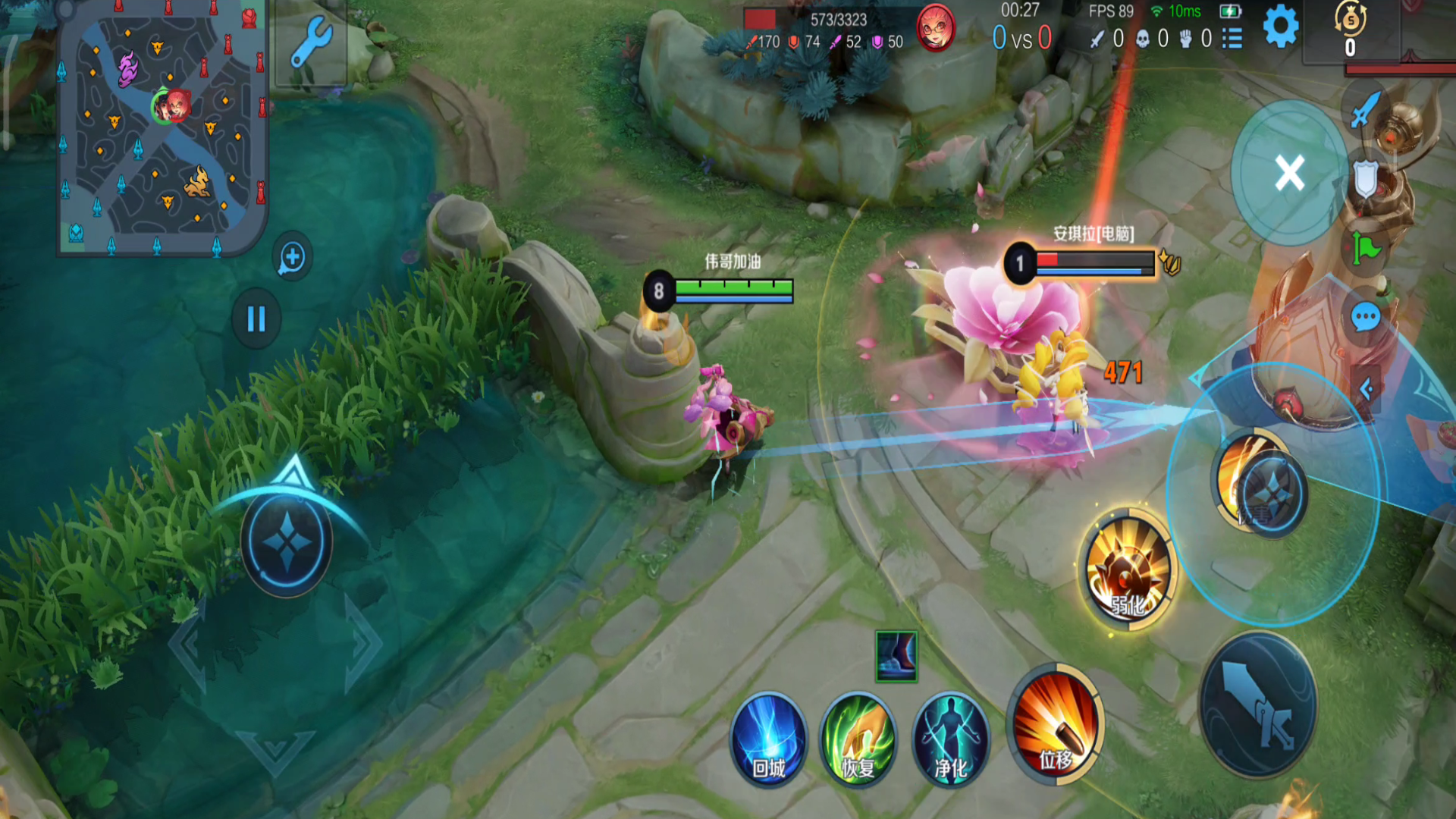The width and height of the screenshot is (1456, 819).
Task: Pause the game with the pause button
Action: 256,319
